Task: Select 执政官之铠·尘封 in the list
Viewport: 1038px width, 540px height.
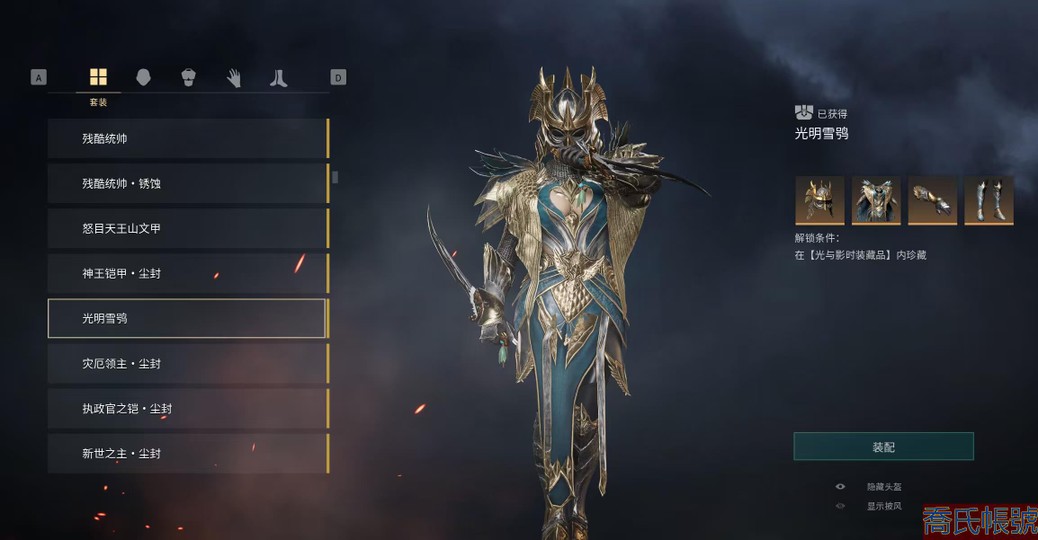Action: pyautogui.click(x=187, y=408)
